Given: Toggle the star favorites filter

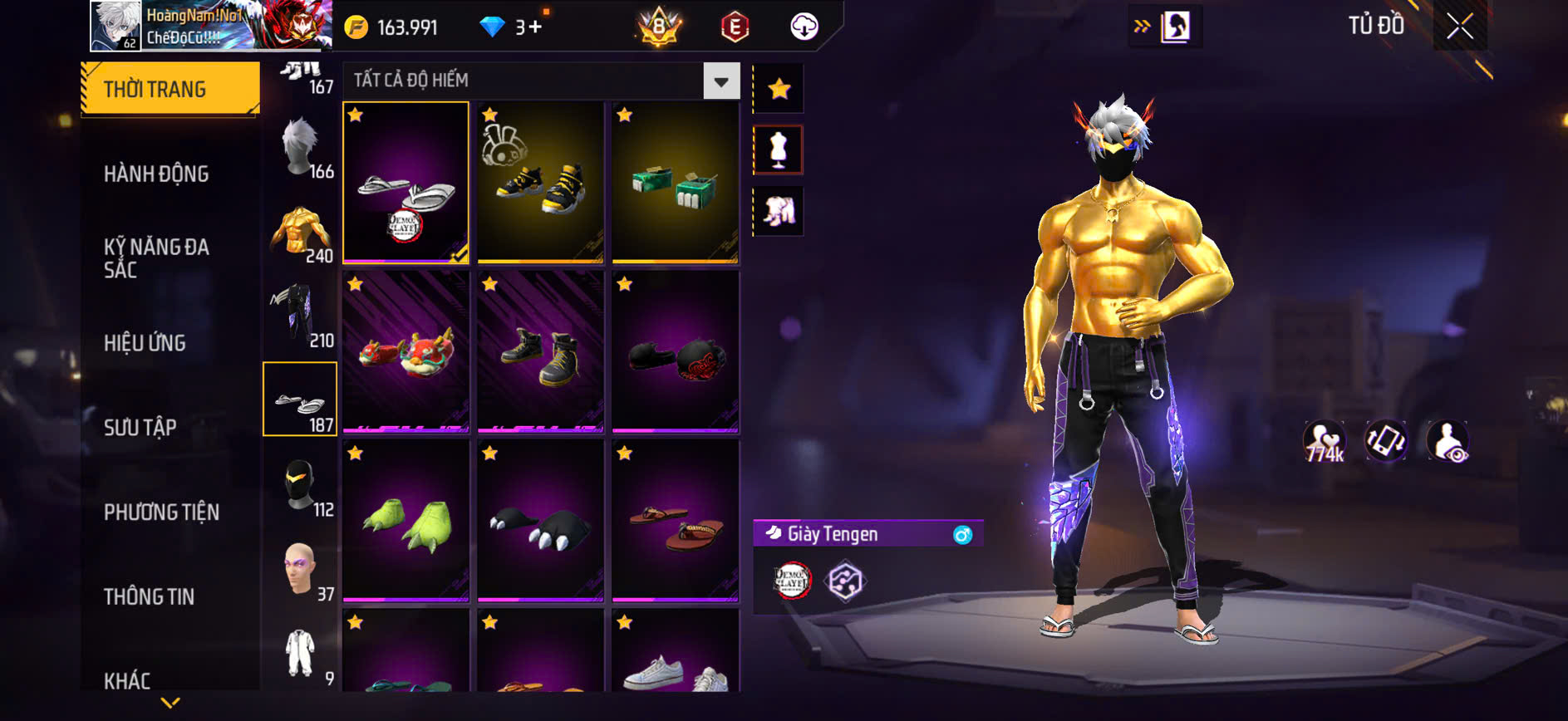Looking at the screenshot, I should point(779,89).
